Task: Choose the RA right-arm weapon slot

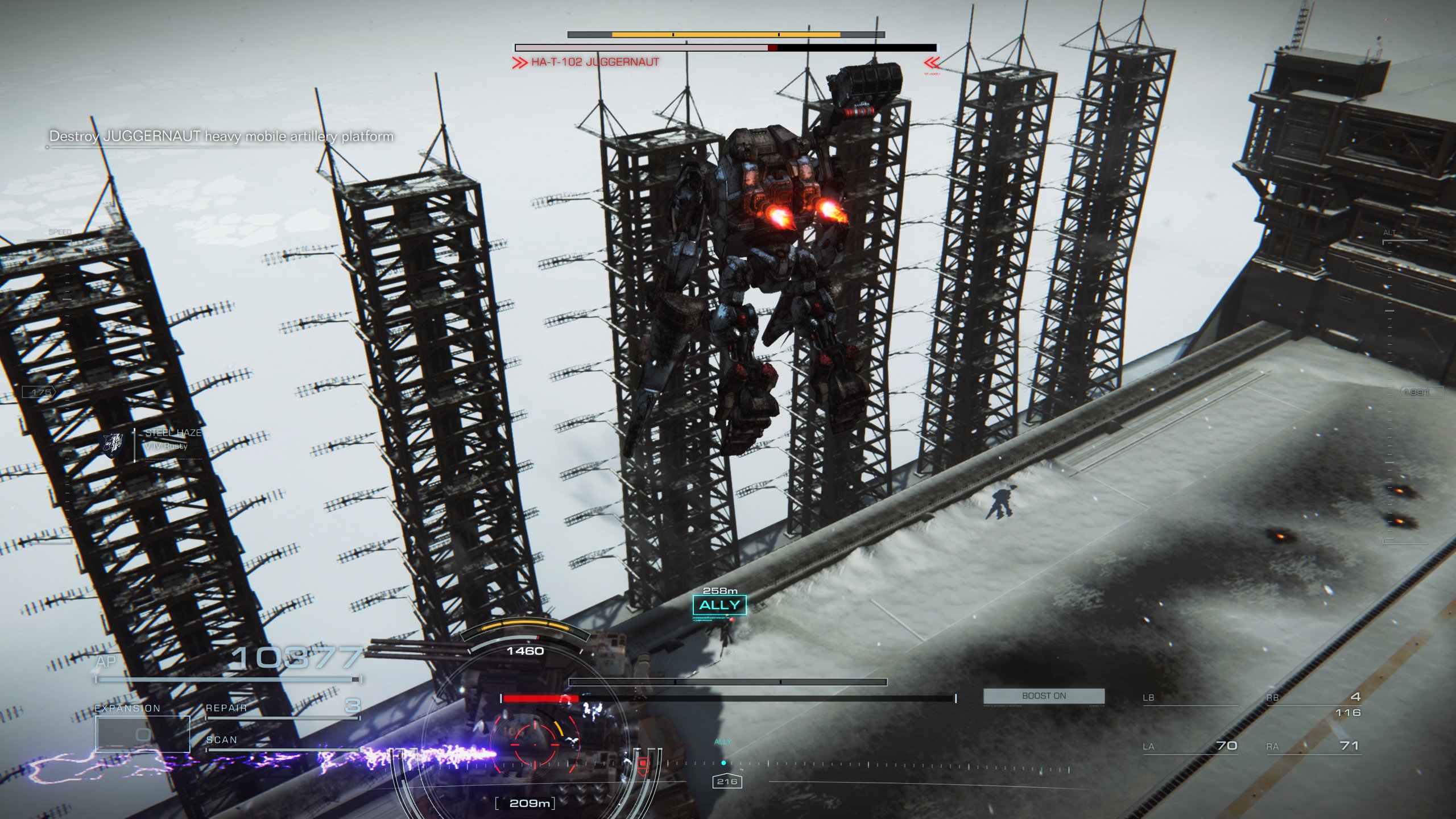Action: (x=1313, y=746)
